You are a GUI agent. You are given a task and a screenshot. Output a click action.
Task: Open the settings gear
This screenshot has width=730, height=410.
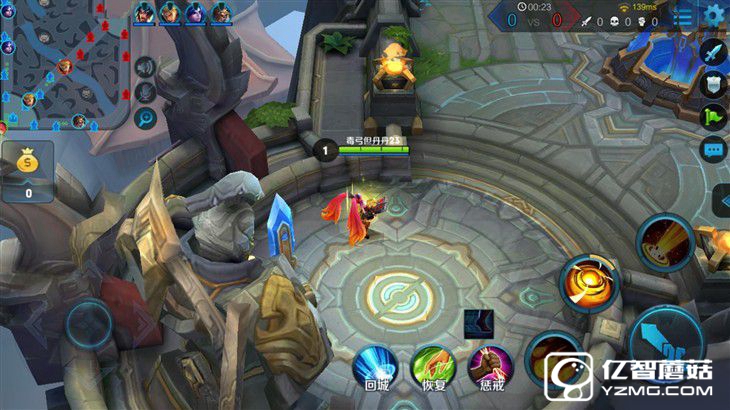pos(714,15)
